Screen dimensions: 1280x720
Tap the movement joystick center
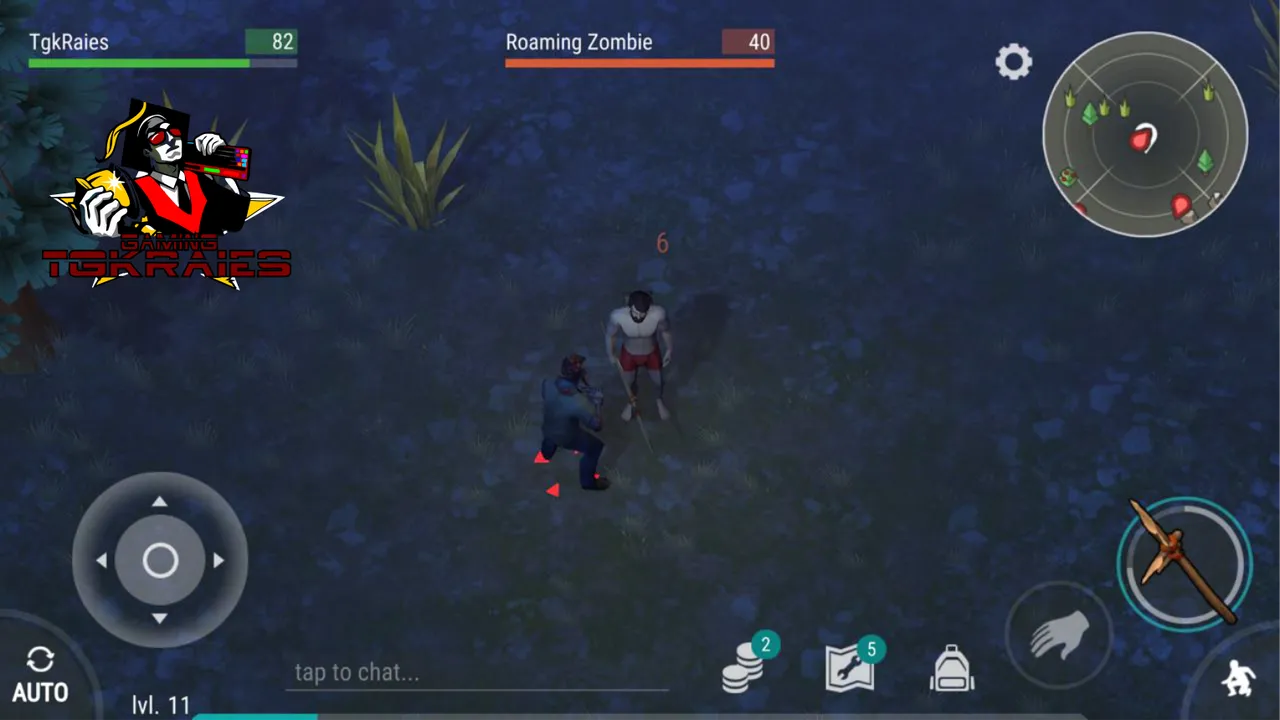pyautogui.click(x=160, y=561)
